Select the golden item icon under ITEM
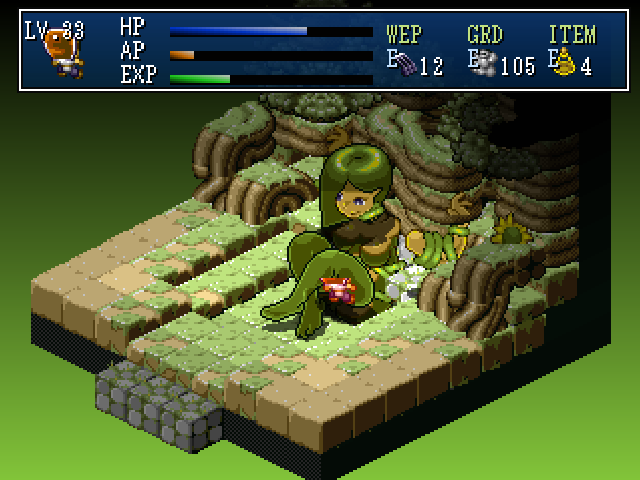This screenshot has height=480, width=640. [567, 64]
